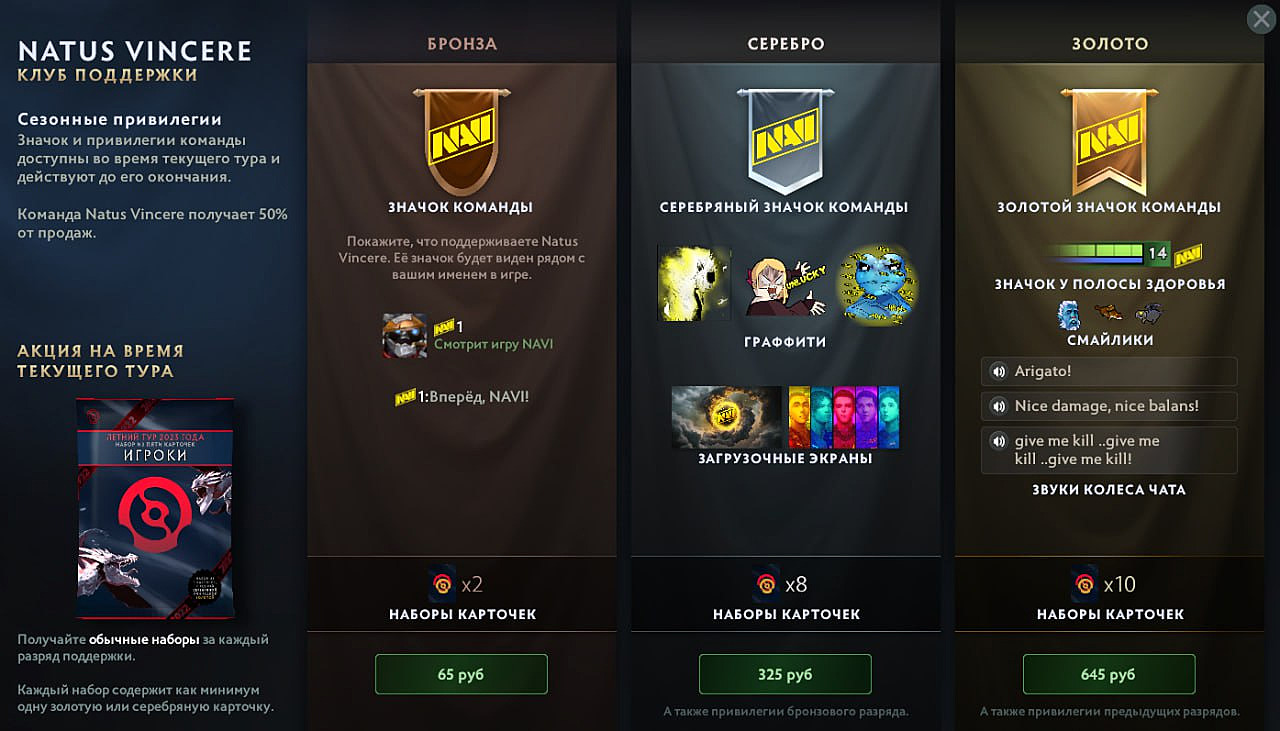
Task: Click the Gold tier card pack icon
Action: point(1084,584)
